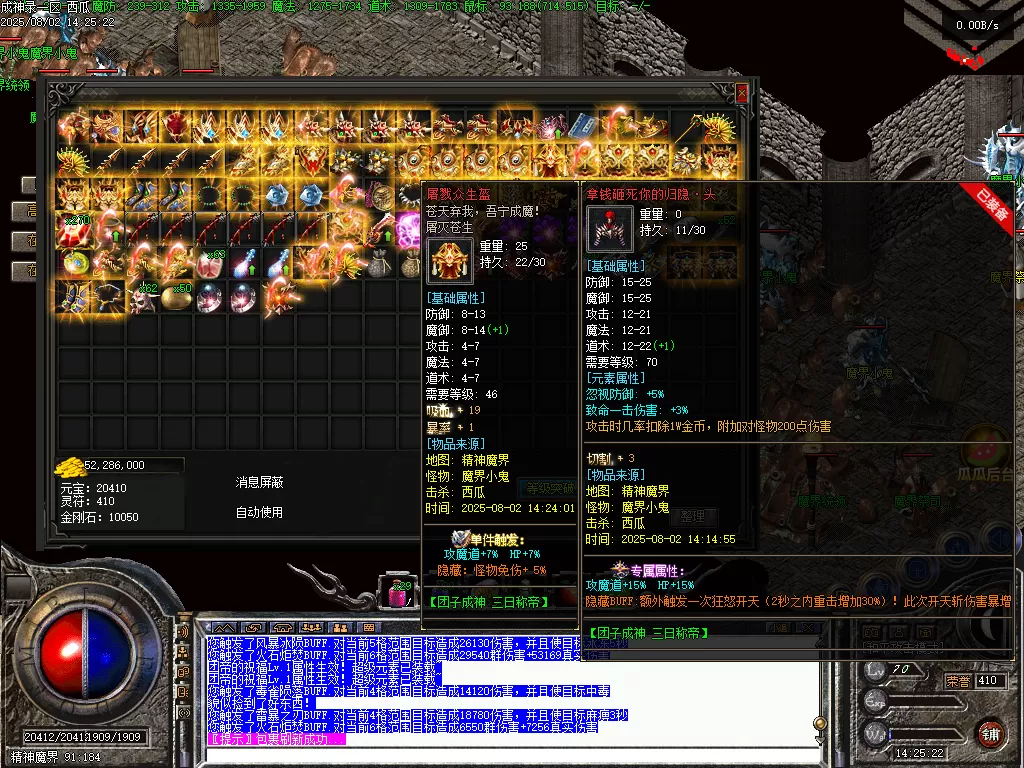Viewport: 1024px width, 768px height.
Task: Select the pink item stack x63
Action: pos(209,263)
